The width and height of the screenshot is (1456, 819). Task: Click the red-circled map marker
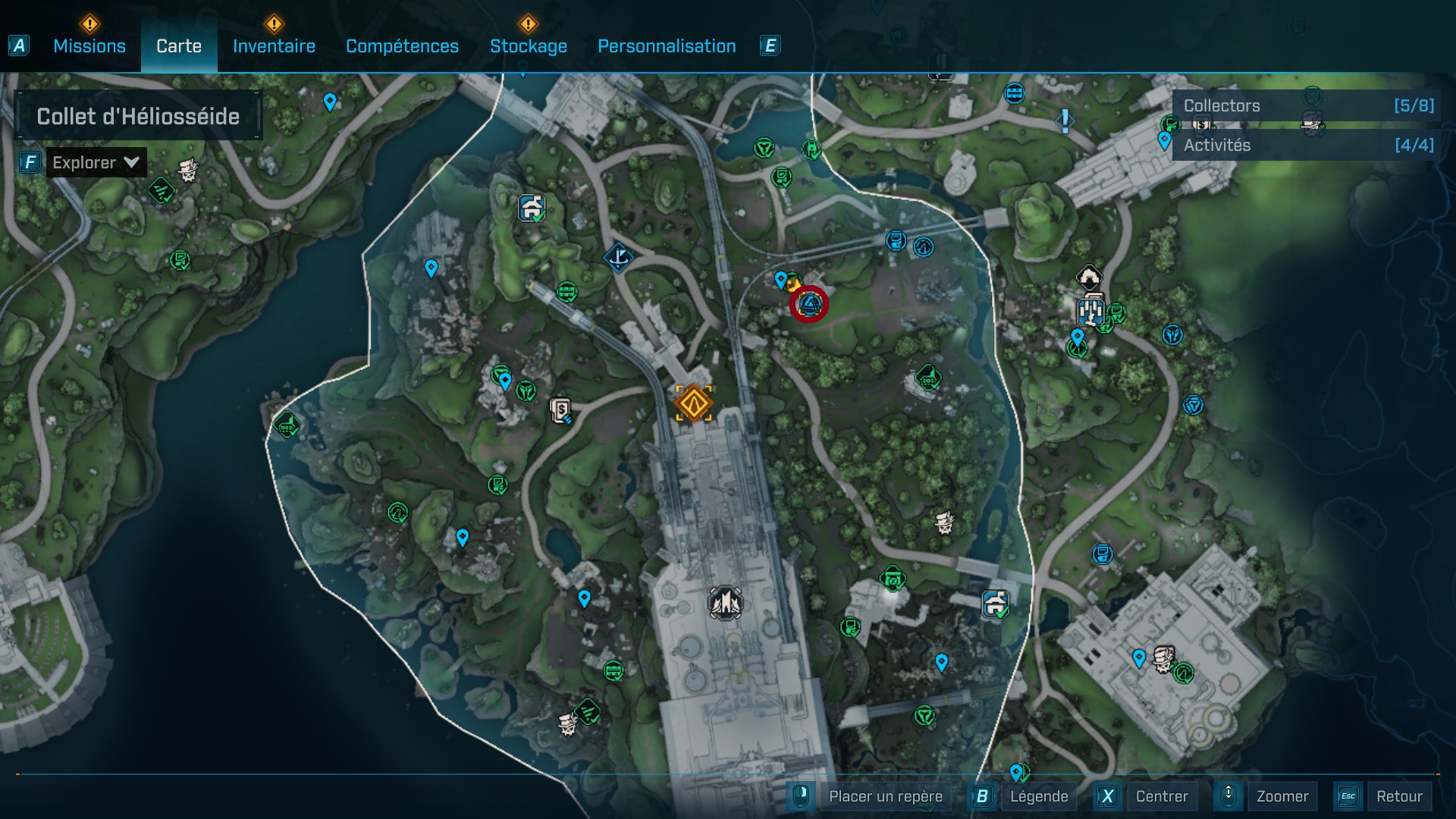coord(809,305)
